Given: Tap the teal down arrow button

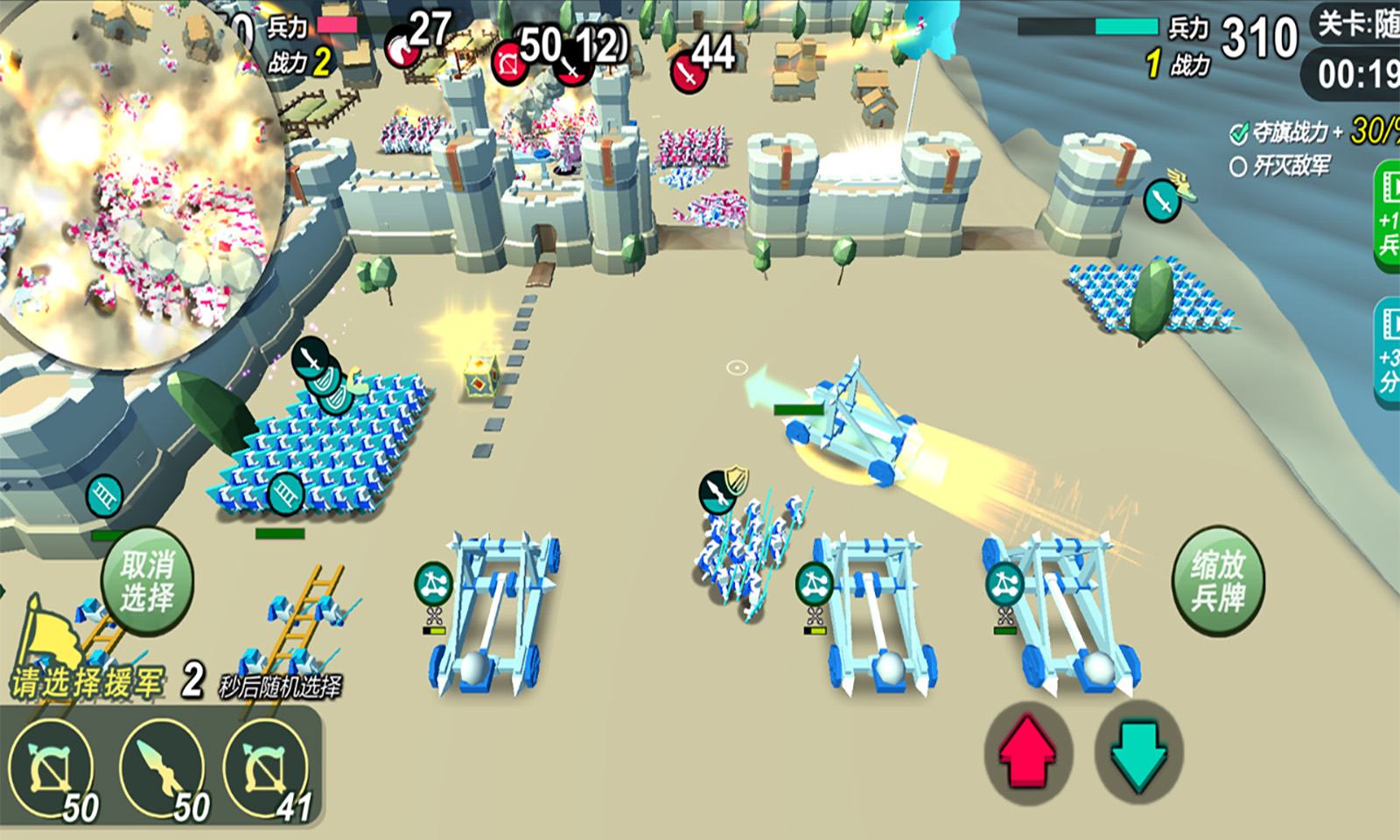Looking at the screenshot, I should pyautogui.click(x=1138, y=751).
